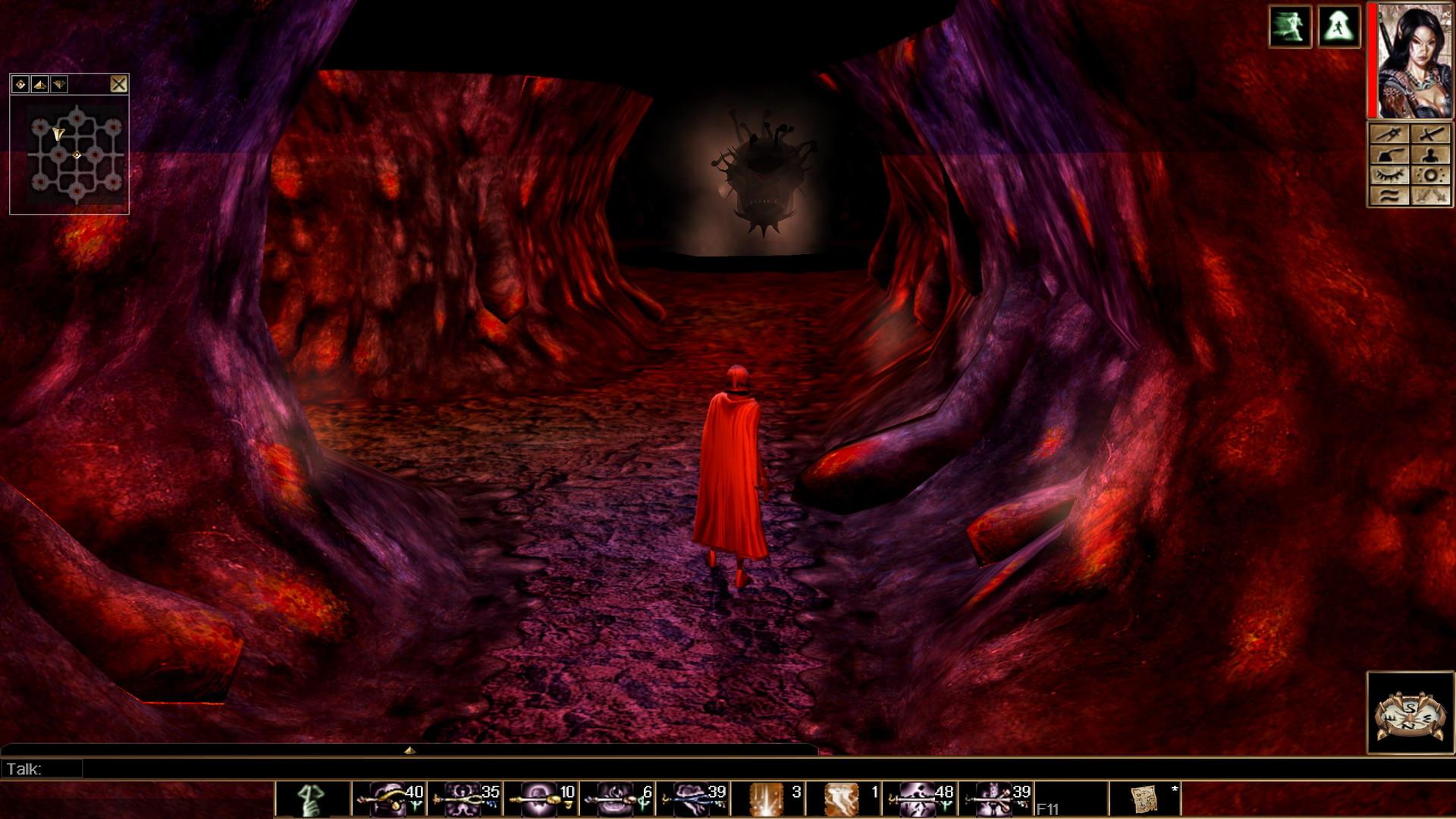Close the minimap panel with the X
This screenshot has height=819, width=1456.
pos(120,83)
